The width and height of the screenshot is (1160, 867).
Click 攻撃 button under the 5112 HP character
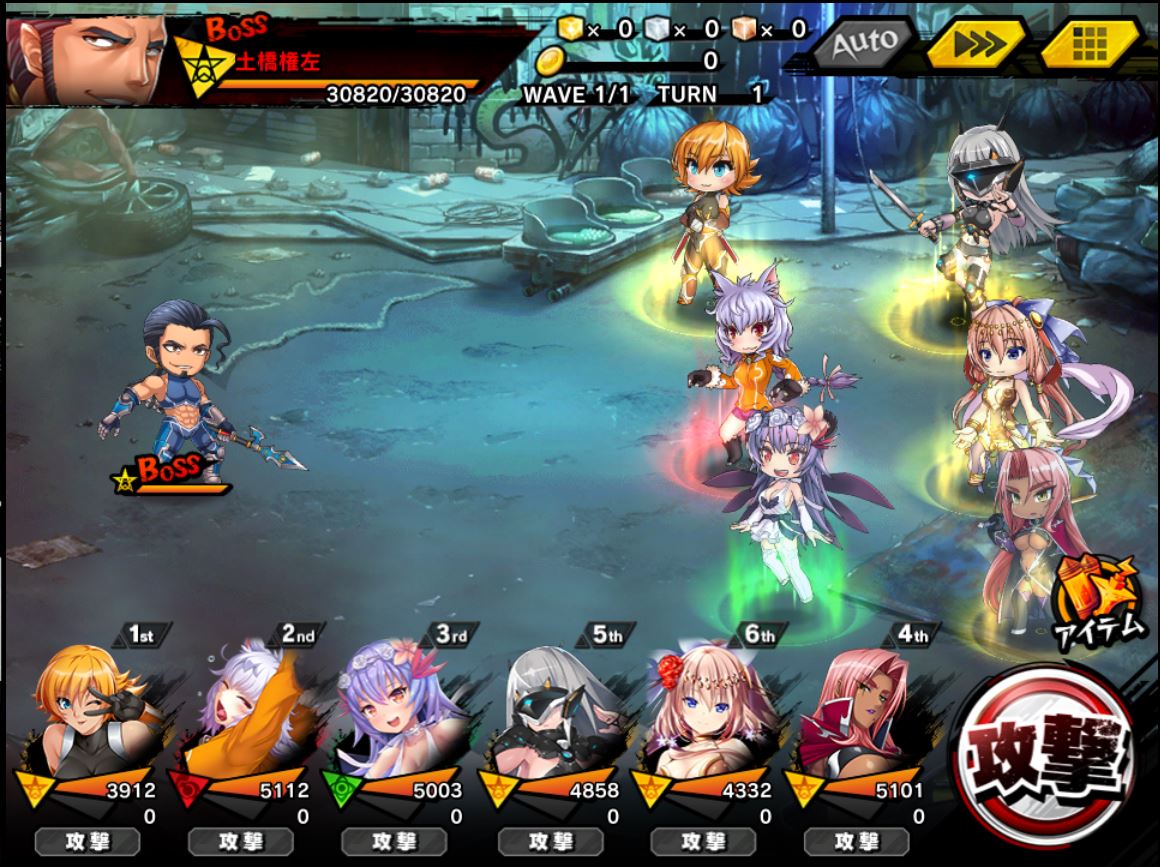click(x=241, y=842)
